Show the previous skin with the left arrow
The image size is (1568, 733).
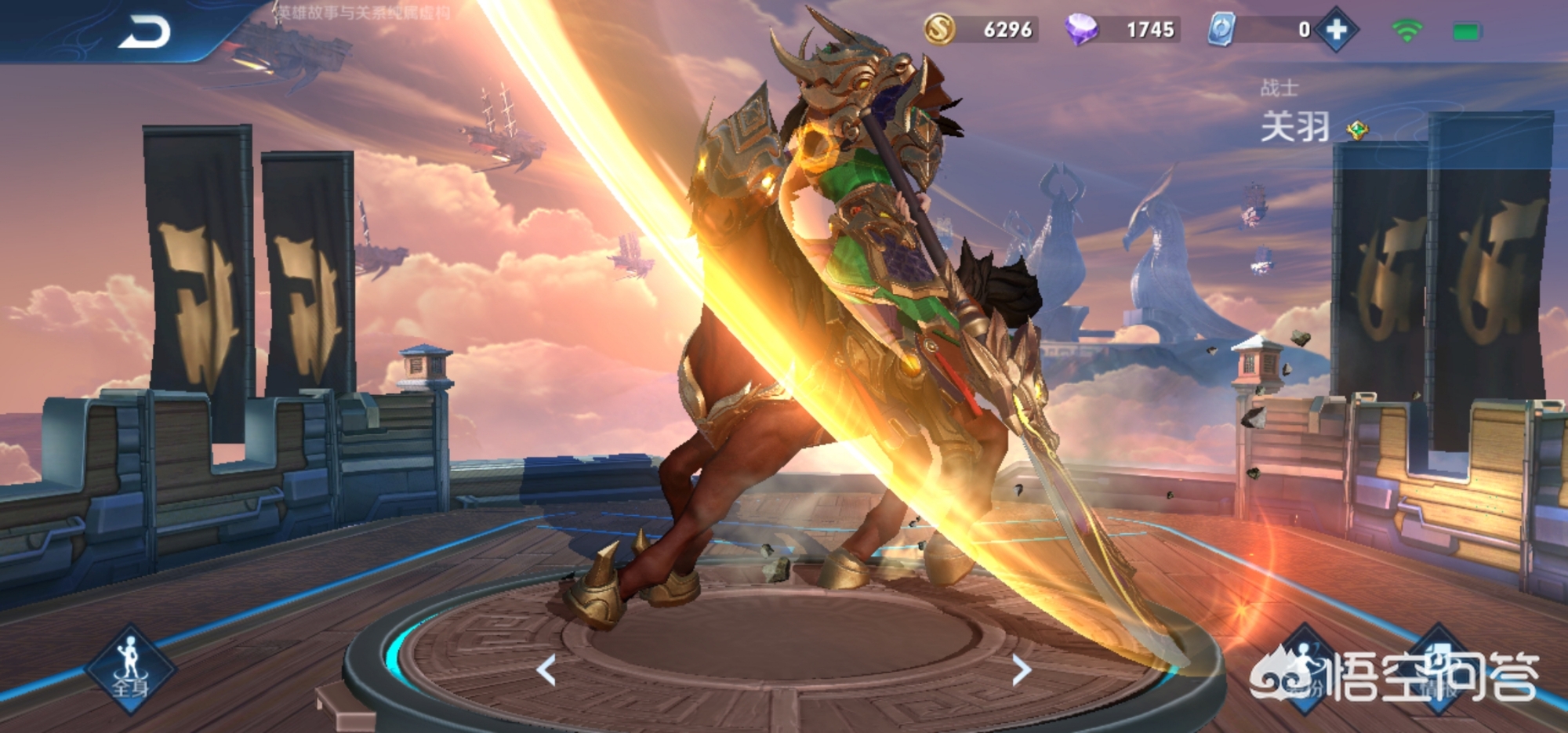coord(546,670)
